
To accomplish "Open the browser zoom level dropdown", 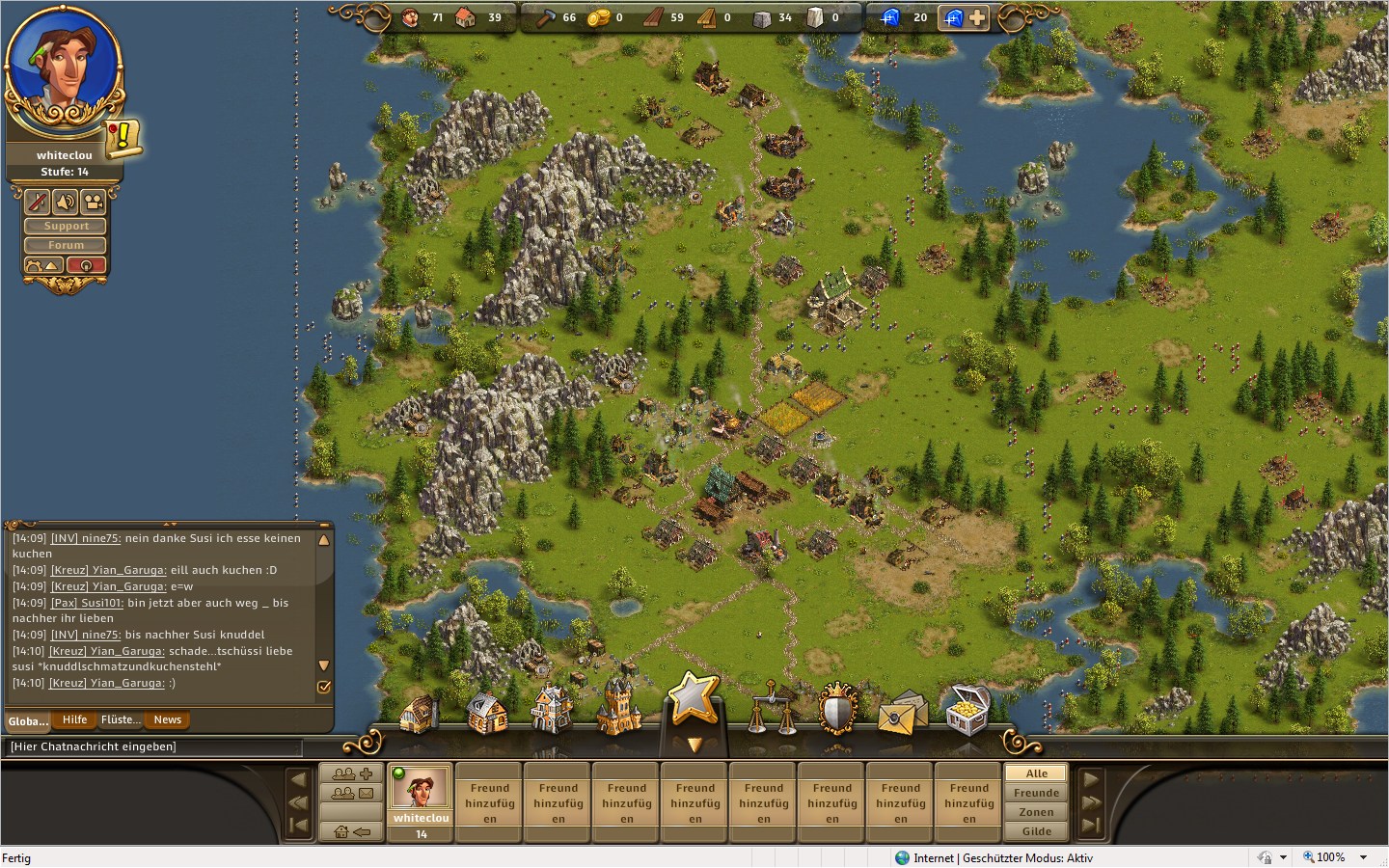I will point(1363,857).
